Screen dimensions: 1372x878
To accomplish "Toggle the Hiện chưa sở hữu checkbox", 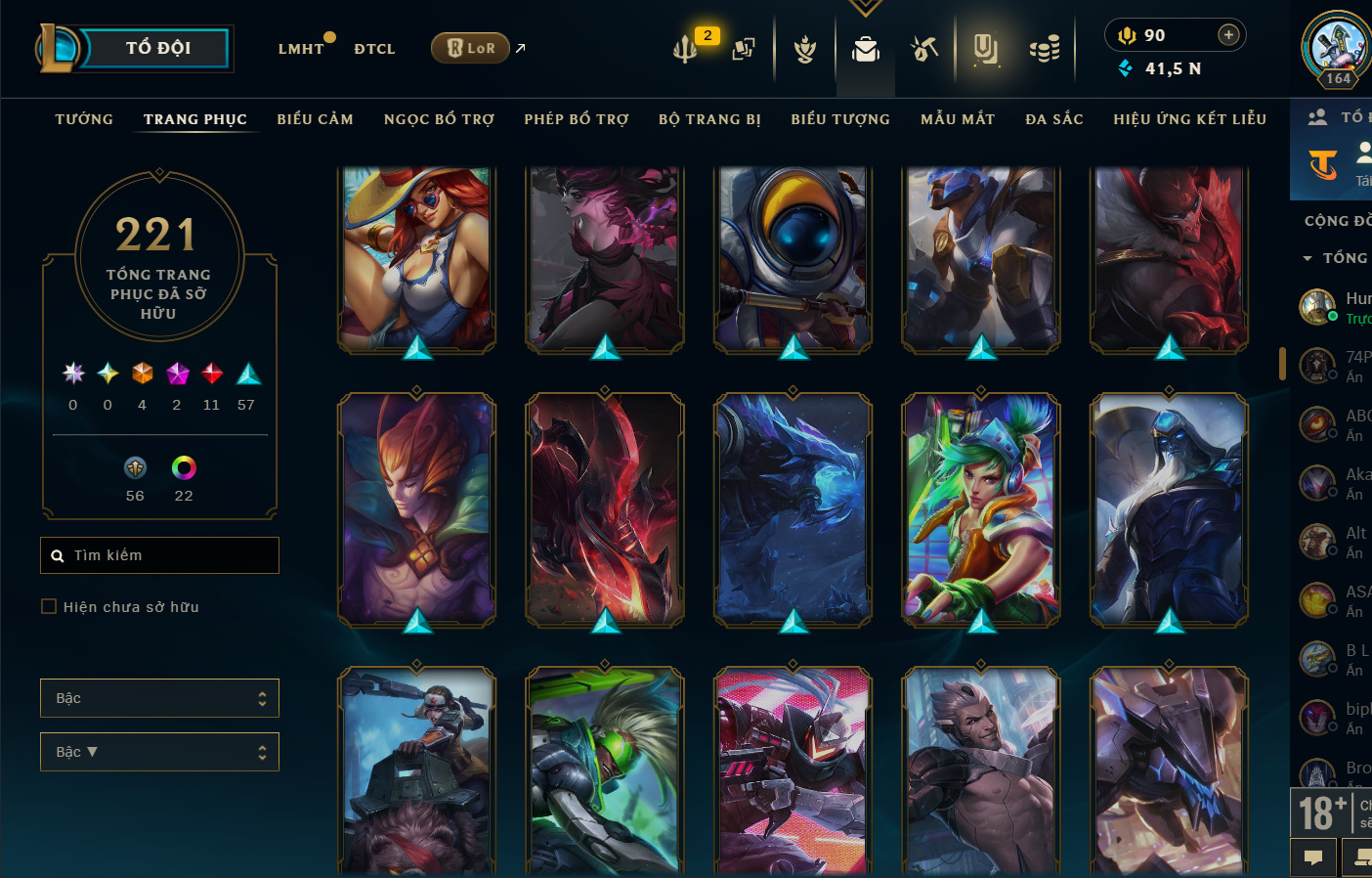I will tap(49, 607).
